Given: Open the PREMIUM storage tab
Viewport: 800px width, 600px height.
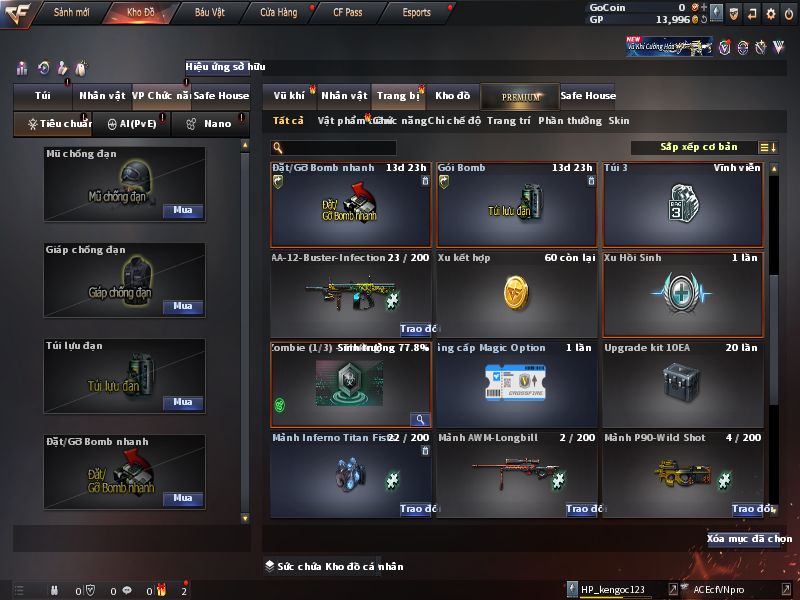Looking at the screenshot, I should coord(520,97).
